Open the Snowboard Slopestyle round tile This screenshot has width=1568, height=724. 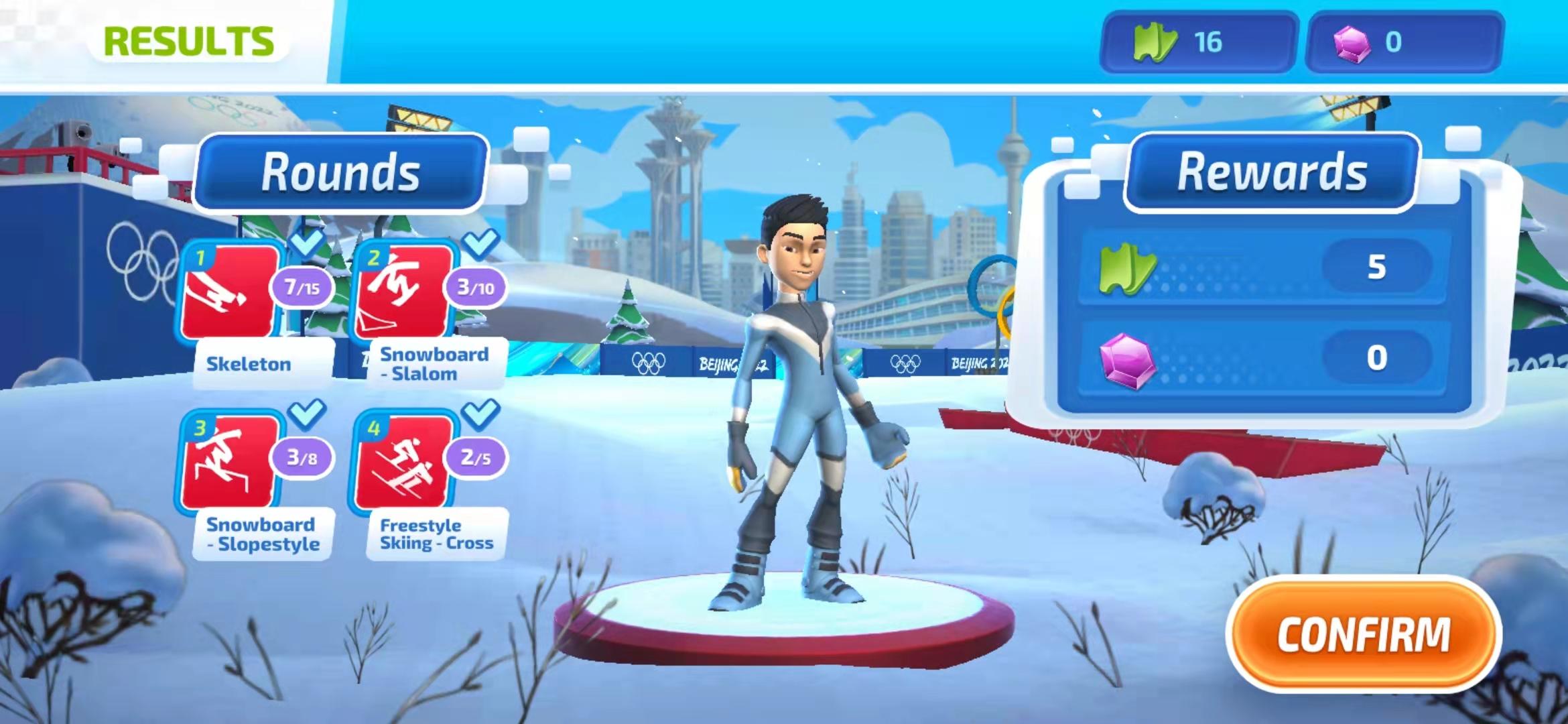(x=230, y=462)
